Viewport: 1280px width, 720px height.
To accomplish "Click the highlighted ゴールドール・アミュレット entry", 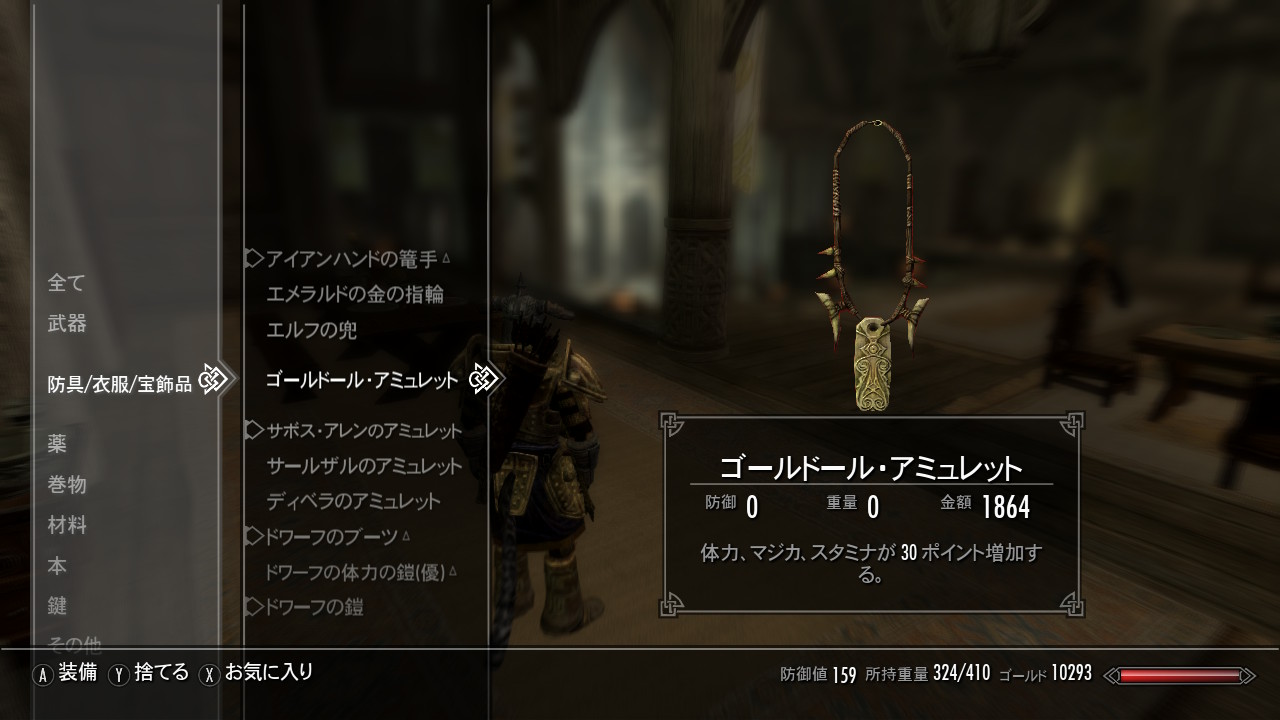I will 362,380.
